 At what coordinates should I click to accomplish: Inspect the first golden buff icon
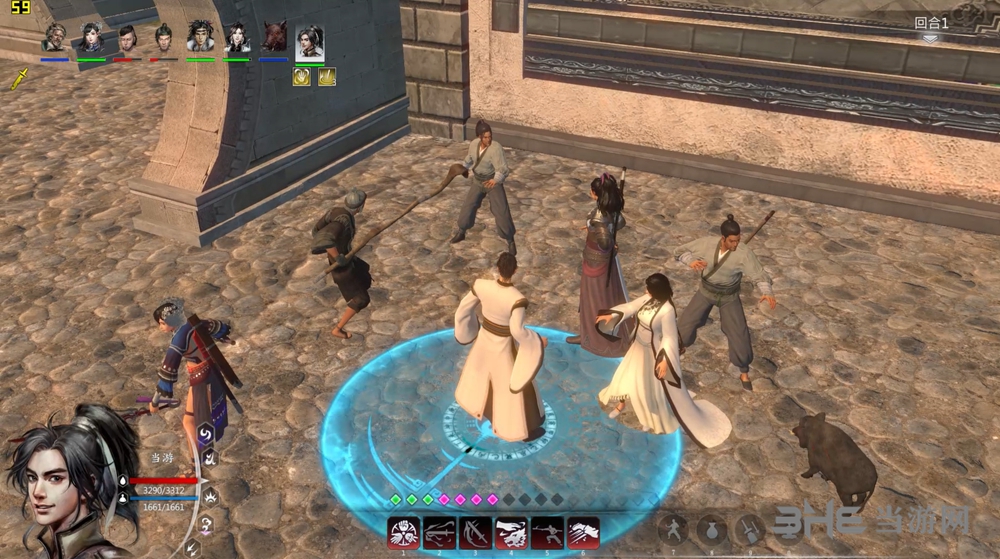coord(301,77)
